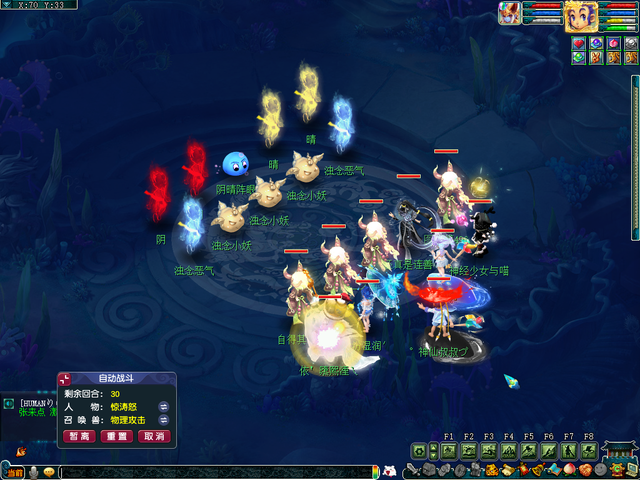Toggle the microphone voice chat icon

click(x=33, y=472)
